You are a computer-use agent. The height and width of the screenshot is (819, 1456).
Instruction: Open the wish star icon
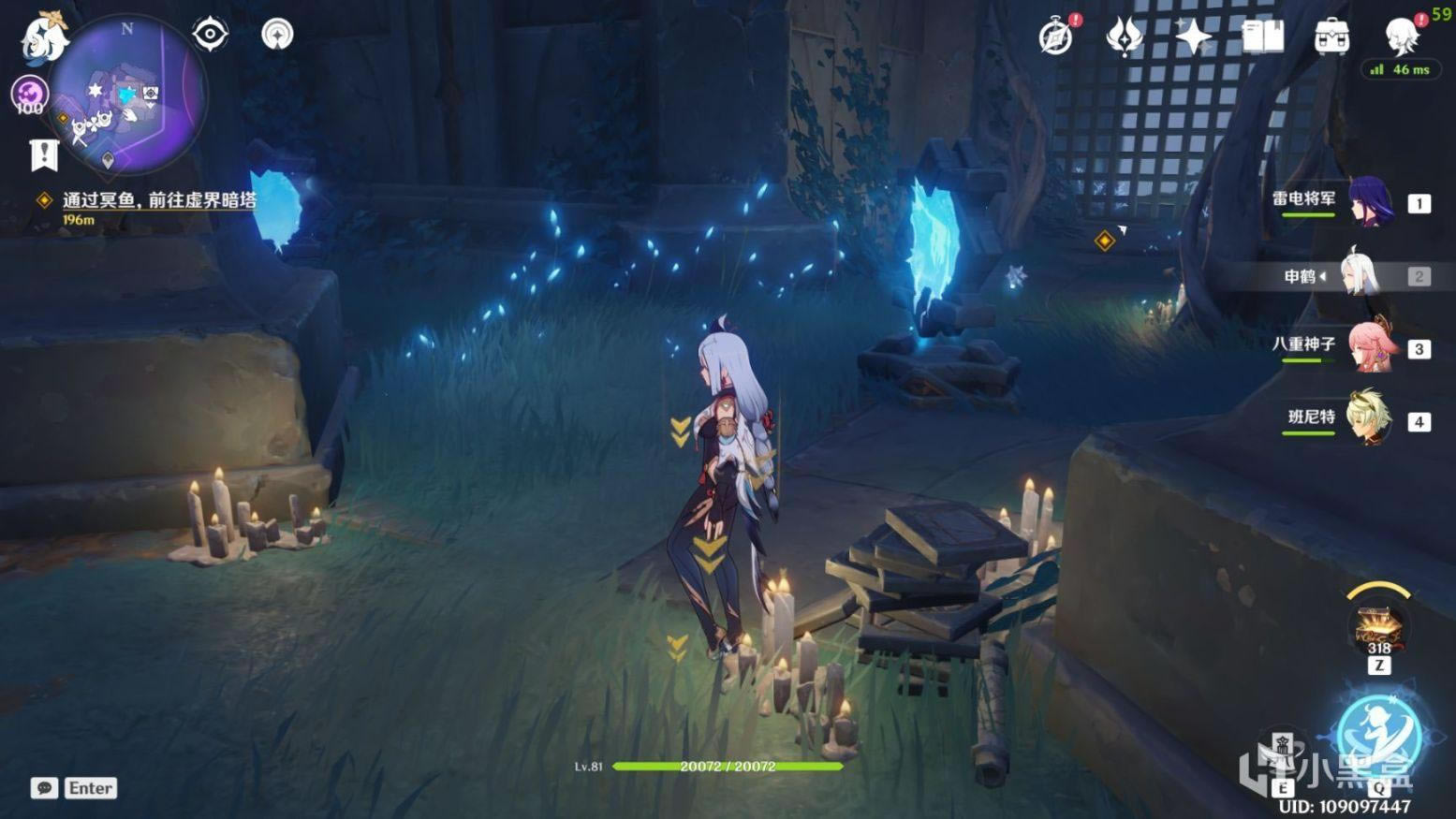[1193, 37]
